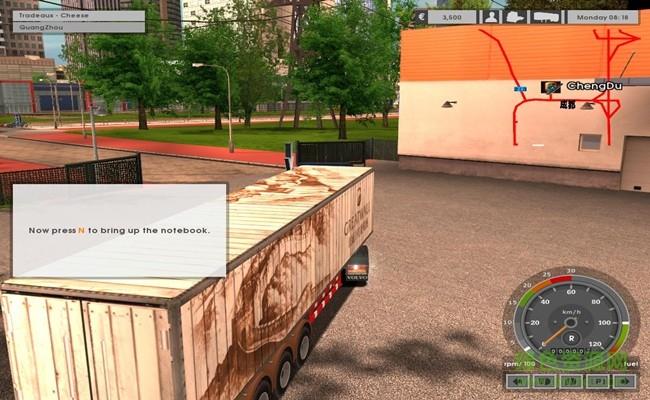Screen dimensions: 650x400
Task: Toggle the left turn signal indicator
Action: (519, 381)
